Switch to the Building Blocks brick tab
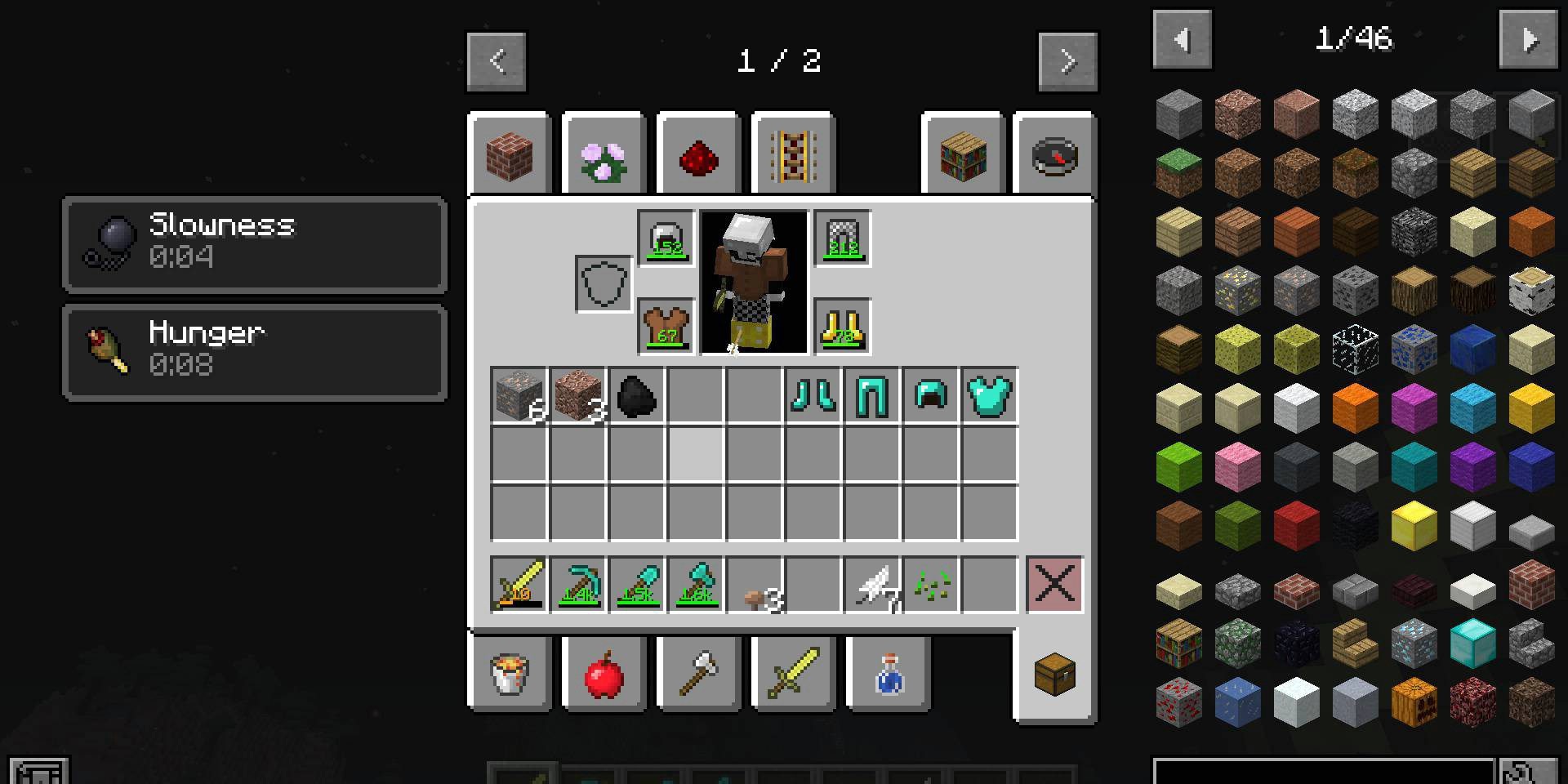The image size is (1568, 784). pyautogui.click(x=510, y=155)
